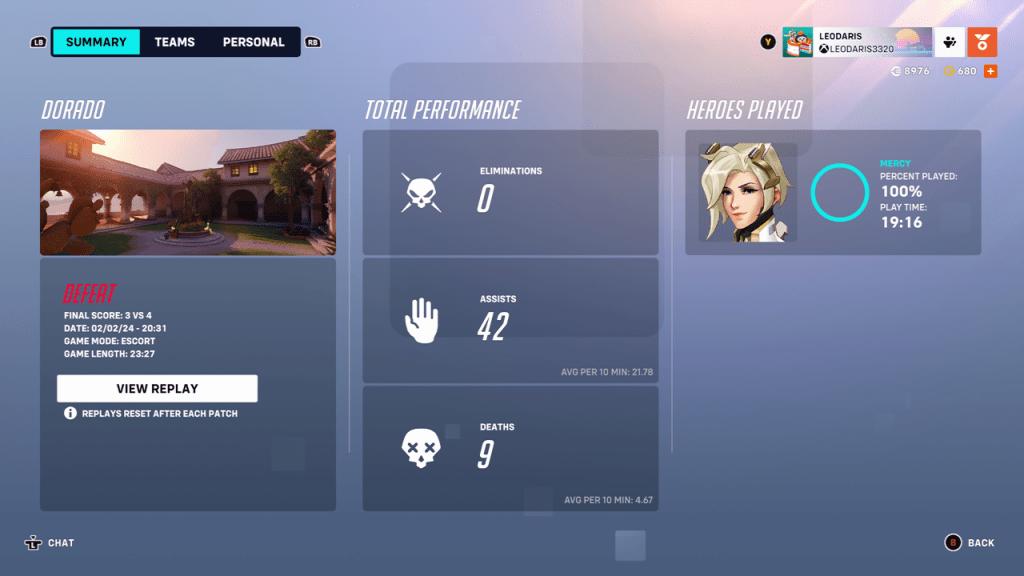
Task: Click the View Replay button
Action: pyautogui.click(x=157, y=388)
